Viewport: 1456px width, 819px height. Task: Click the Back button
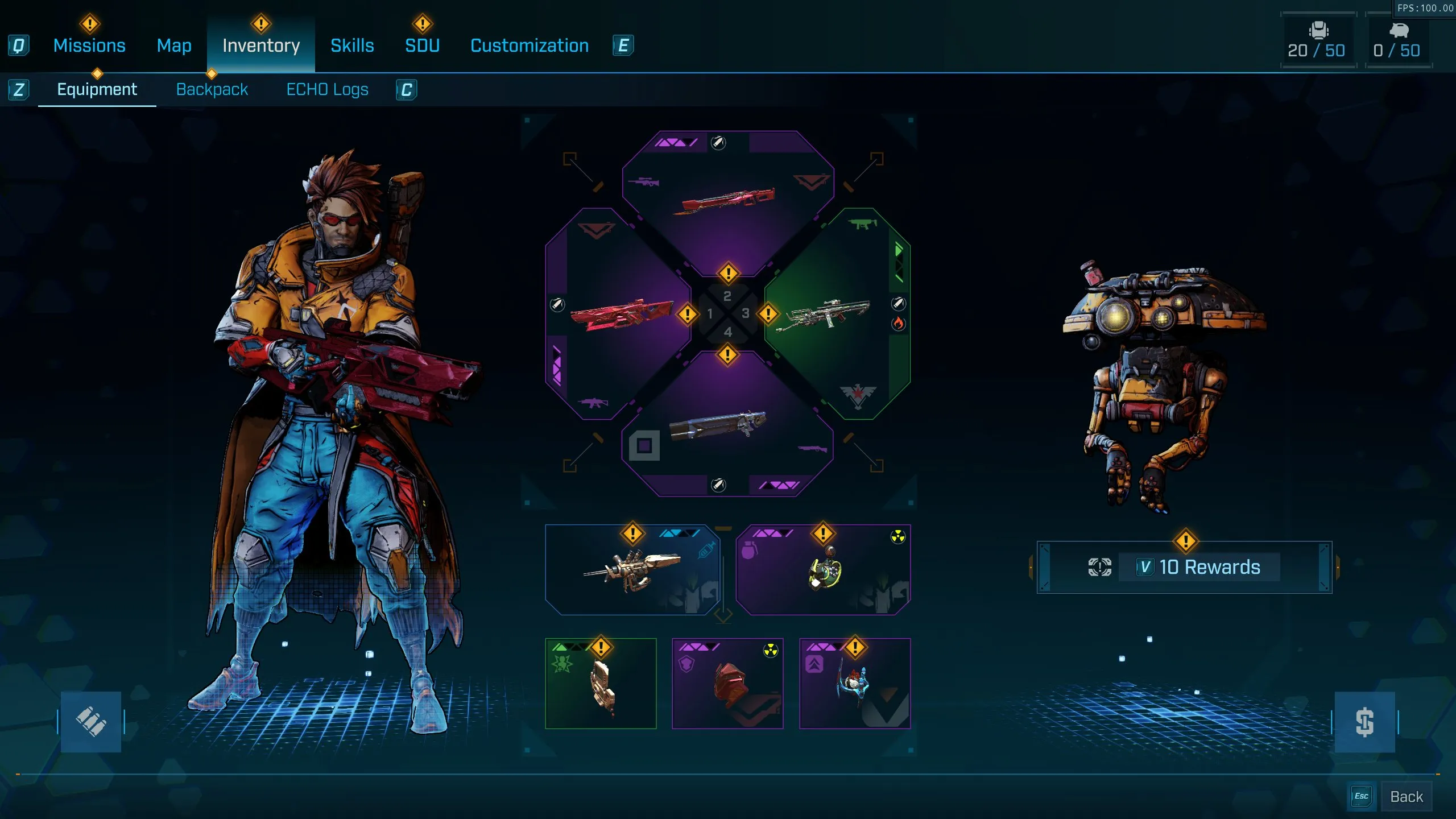(x=1406, y=796)
